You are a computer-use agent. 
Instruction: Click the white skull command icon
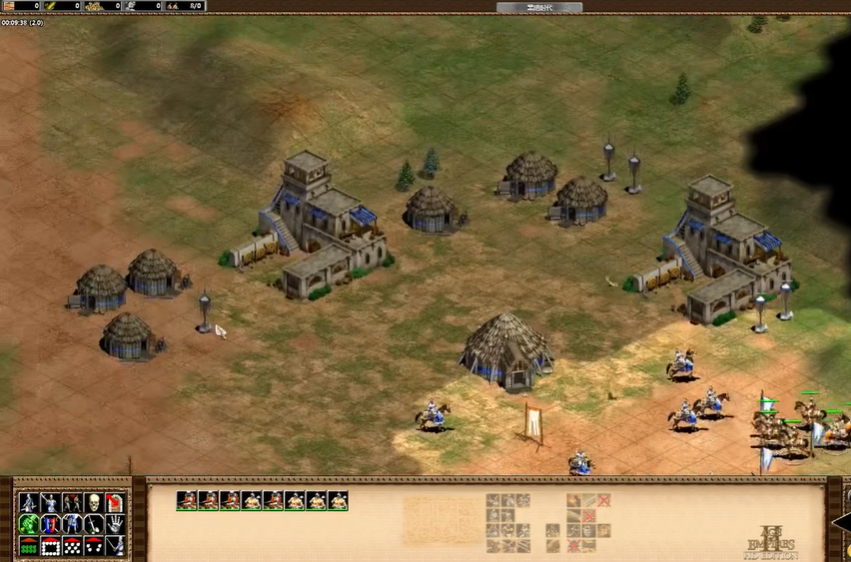(94, 503)
